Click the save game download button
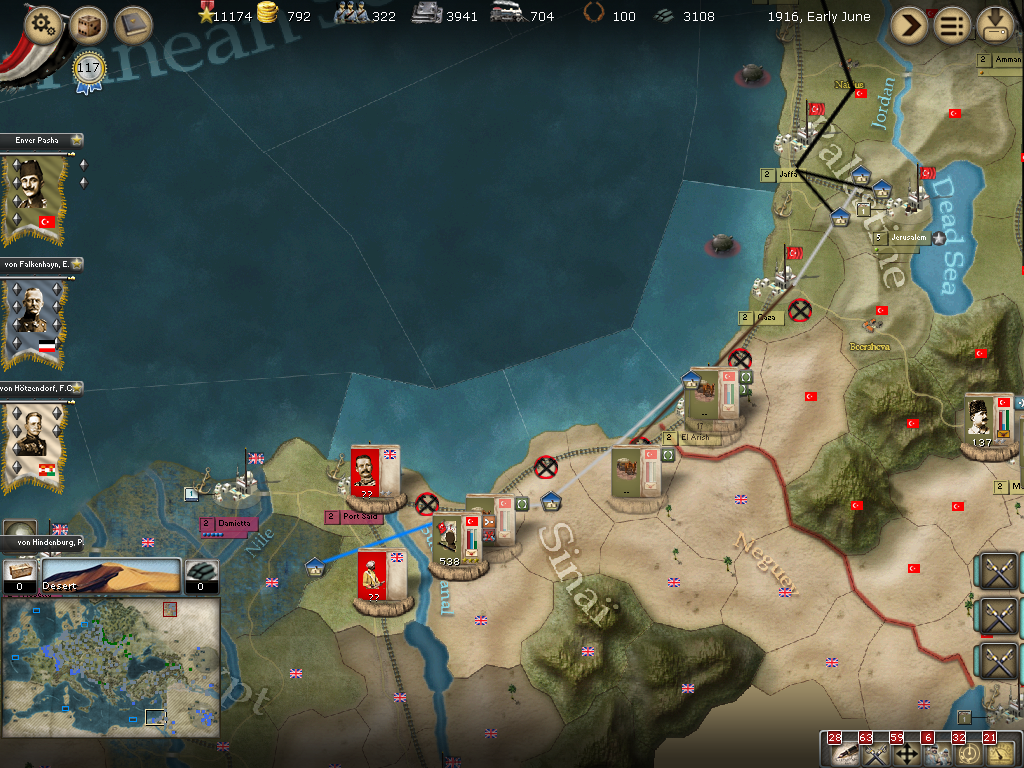 (x=996, y=26)
